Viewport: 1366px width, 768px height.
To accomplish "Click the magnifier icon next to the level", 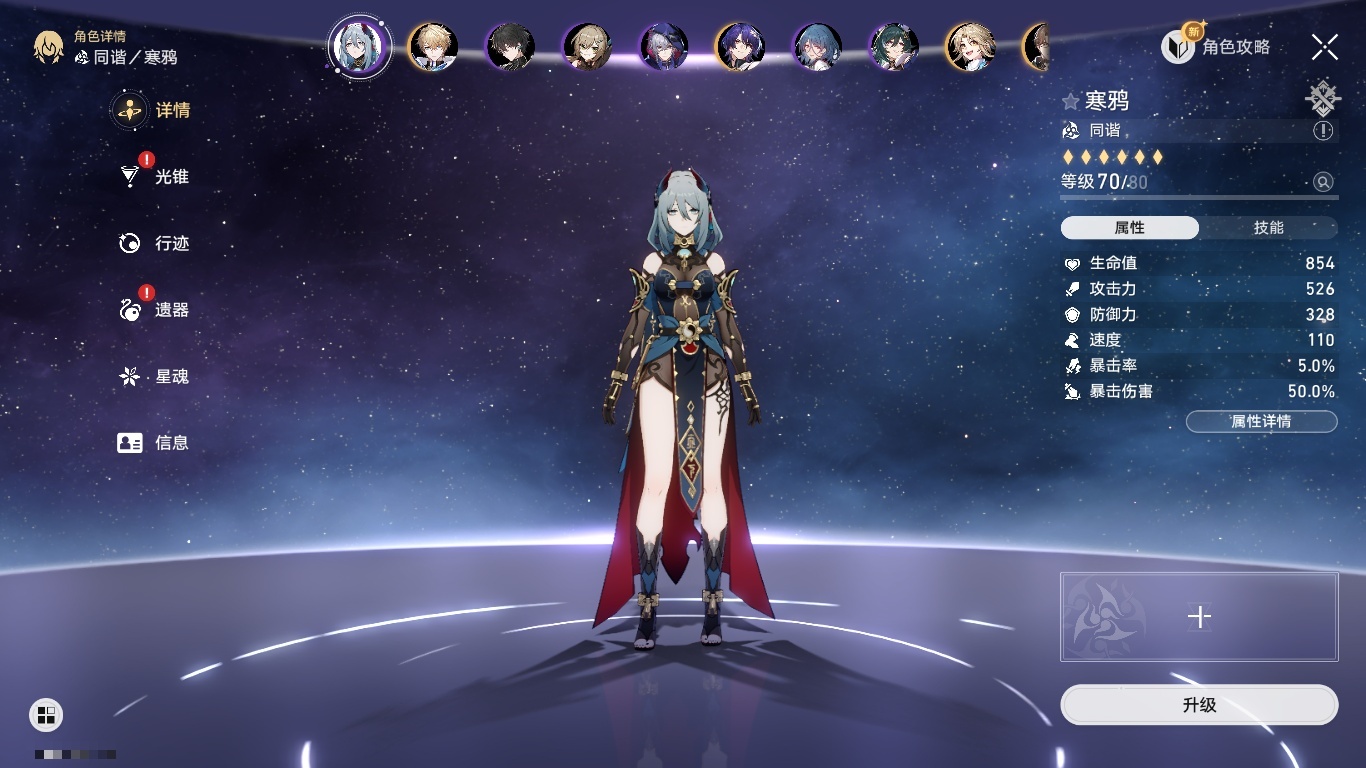I will click(x=1323, y=182).
